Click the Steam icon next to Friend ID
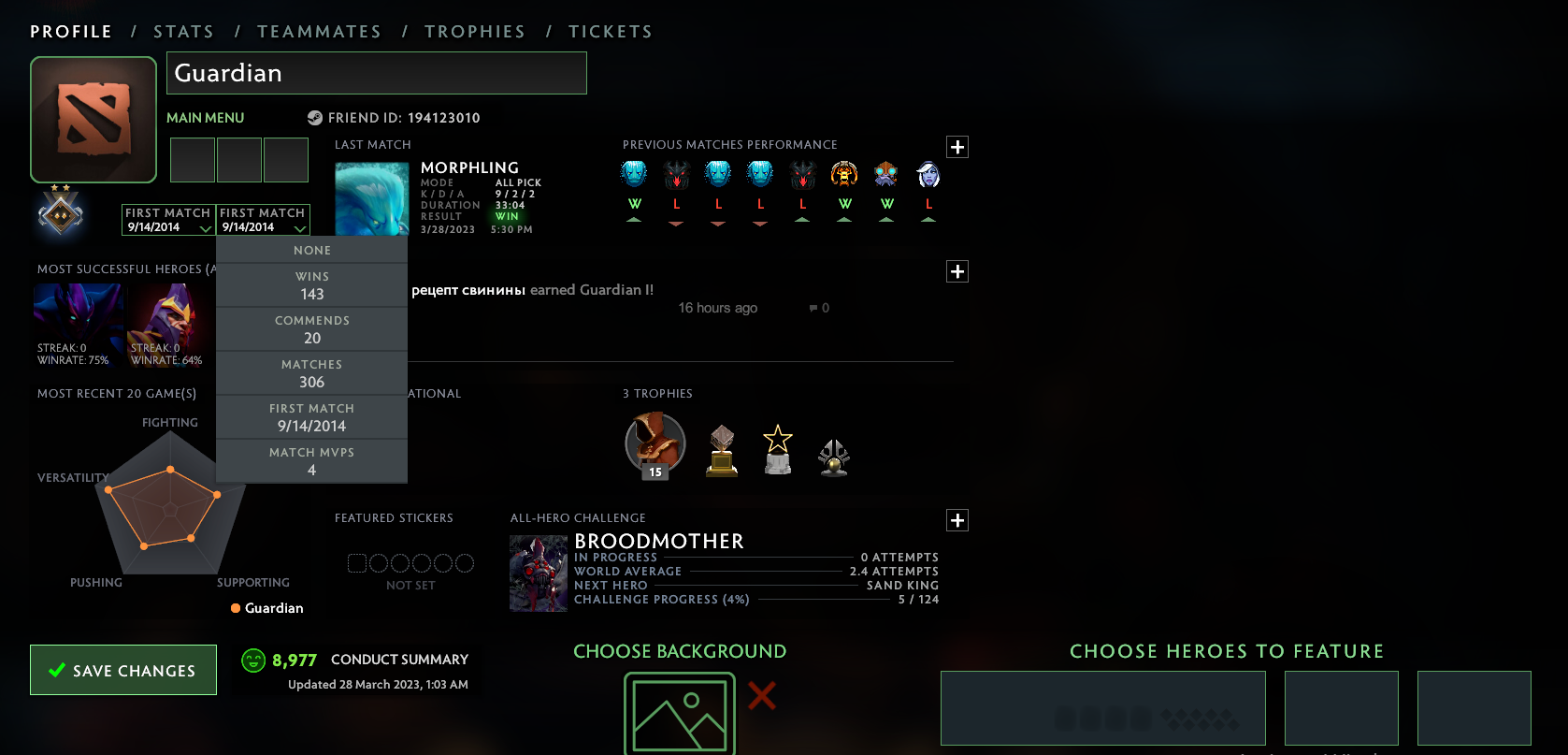The width and height of the screenshot is (1568, 755). point(313,118)
